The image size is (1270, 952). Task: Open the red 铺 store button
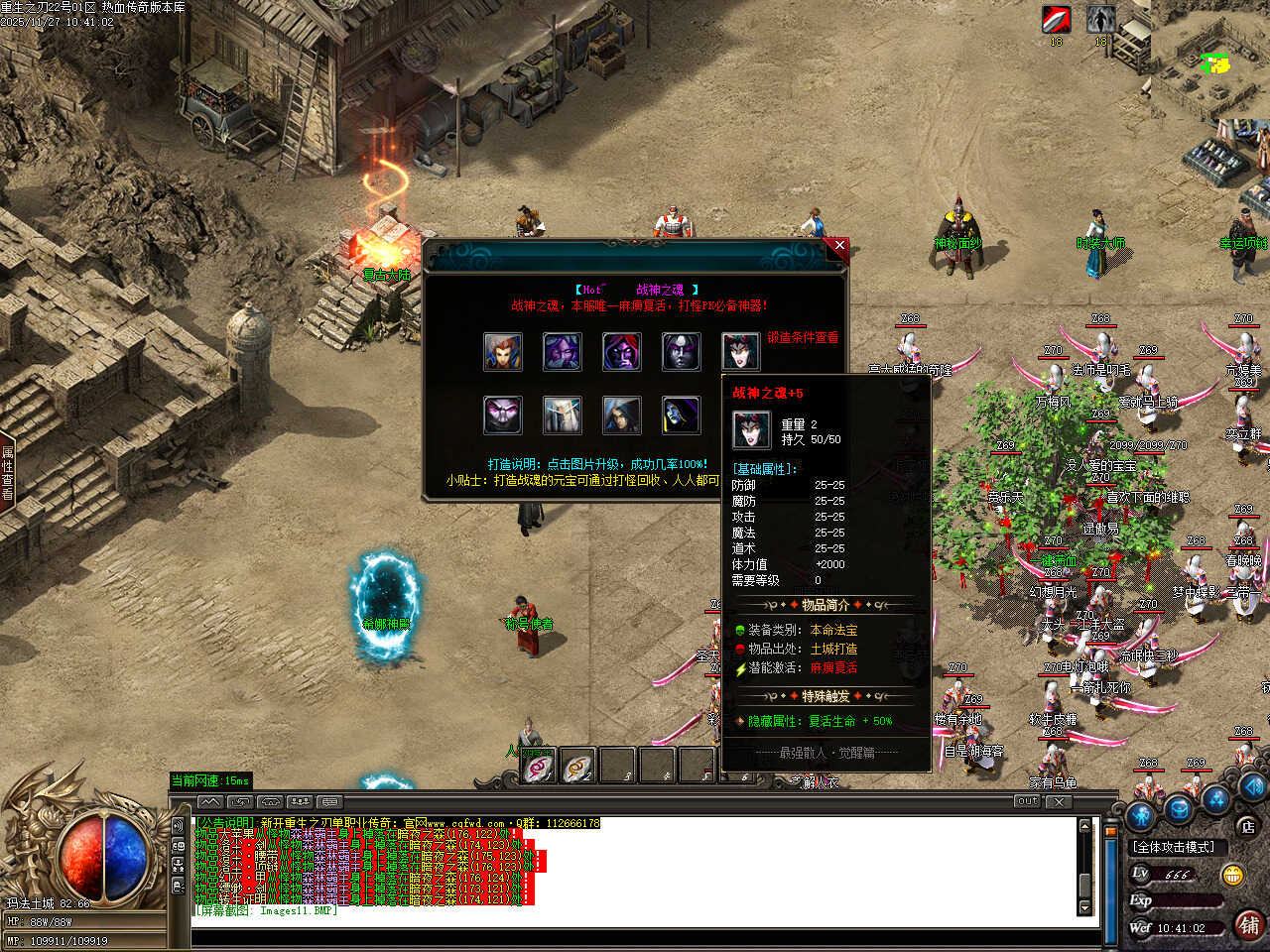pos(1249,925)
